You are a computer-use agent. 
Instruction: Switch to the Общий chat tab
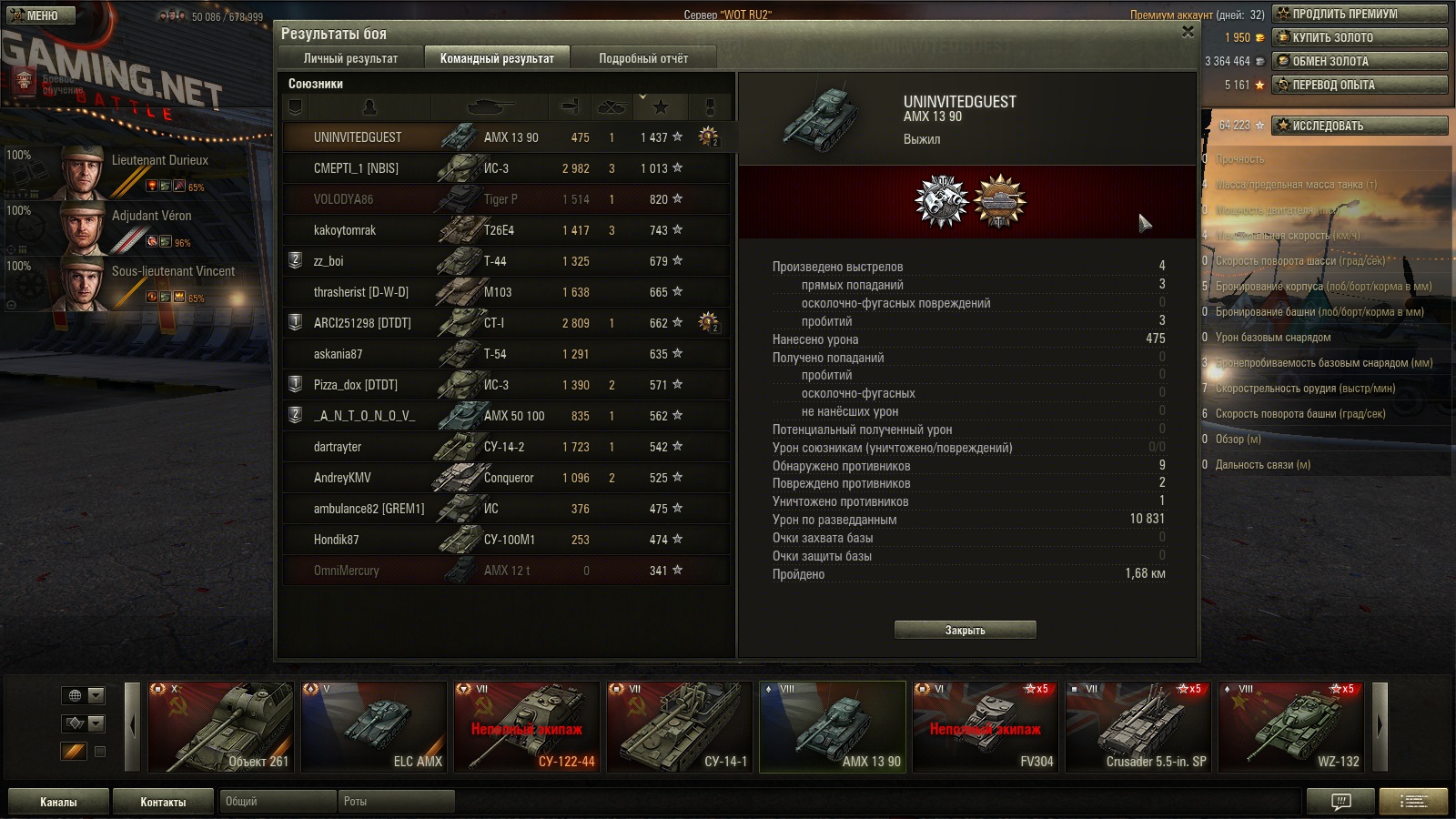[x=277, y=802]
